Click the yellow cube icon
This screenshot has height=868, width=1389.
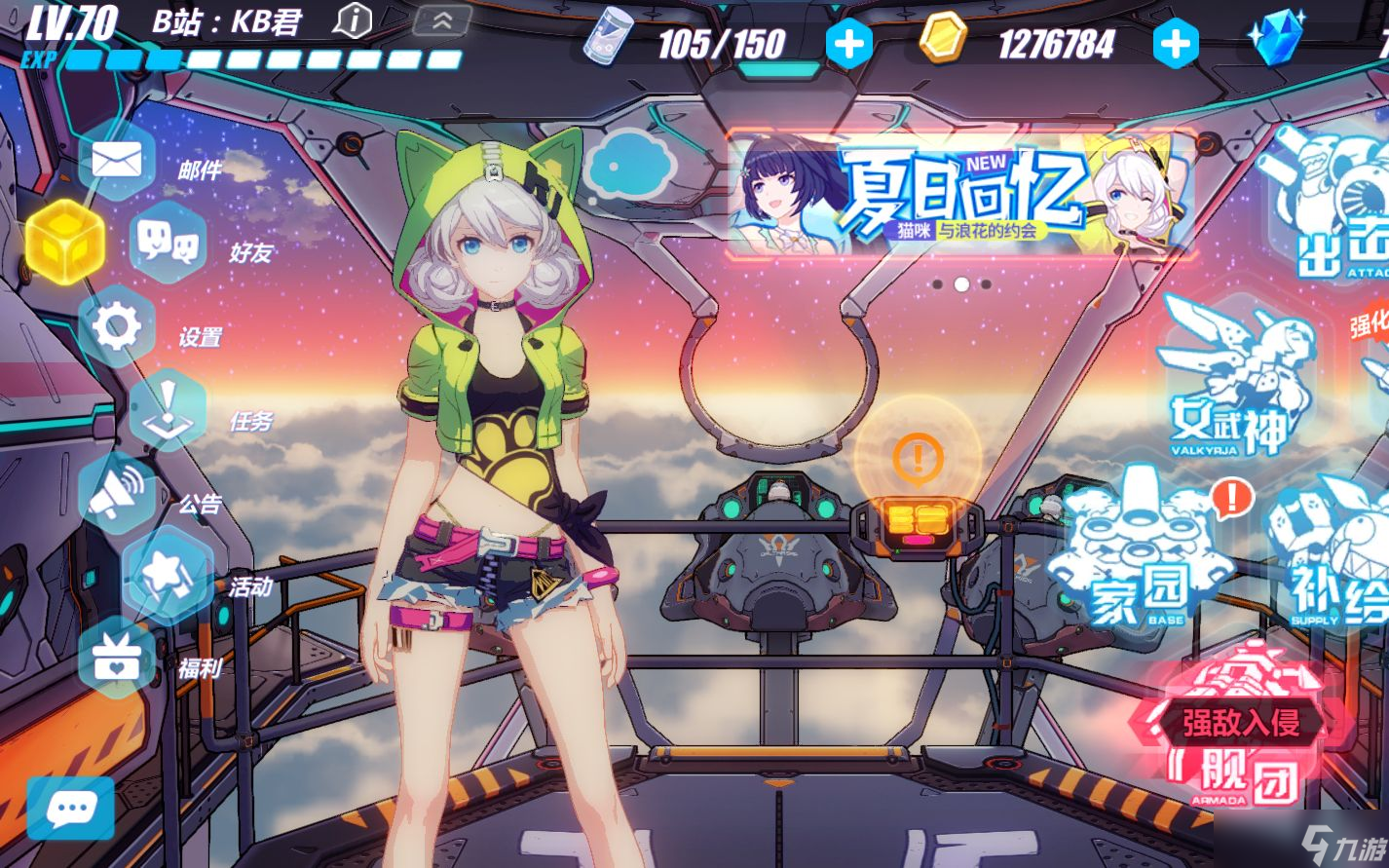click(64, 241)
